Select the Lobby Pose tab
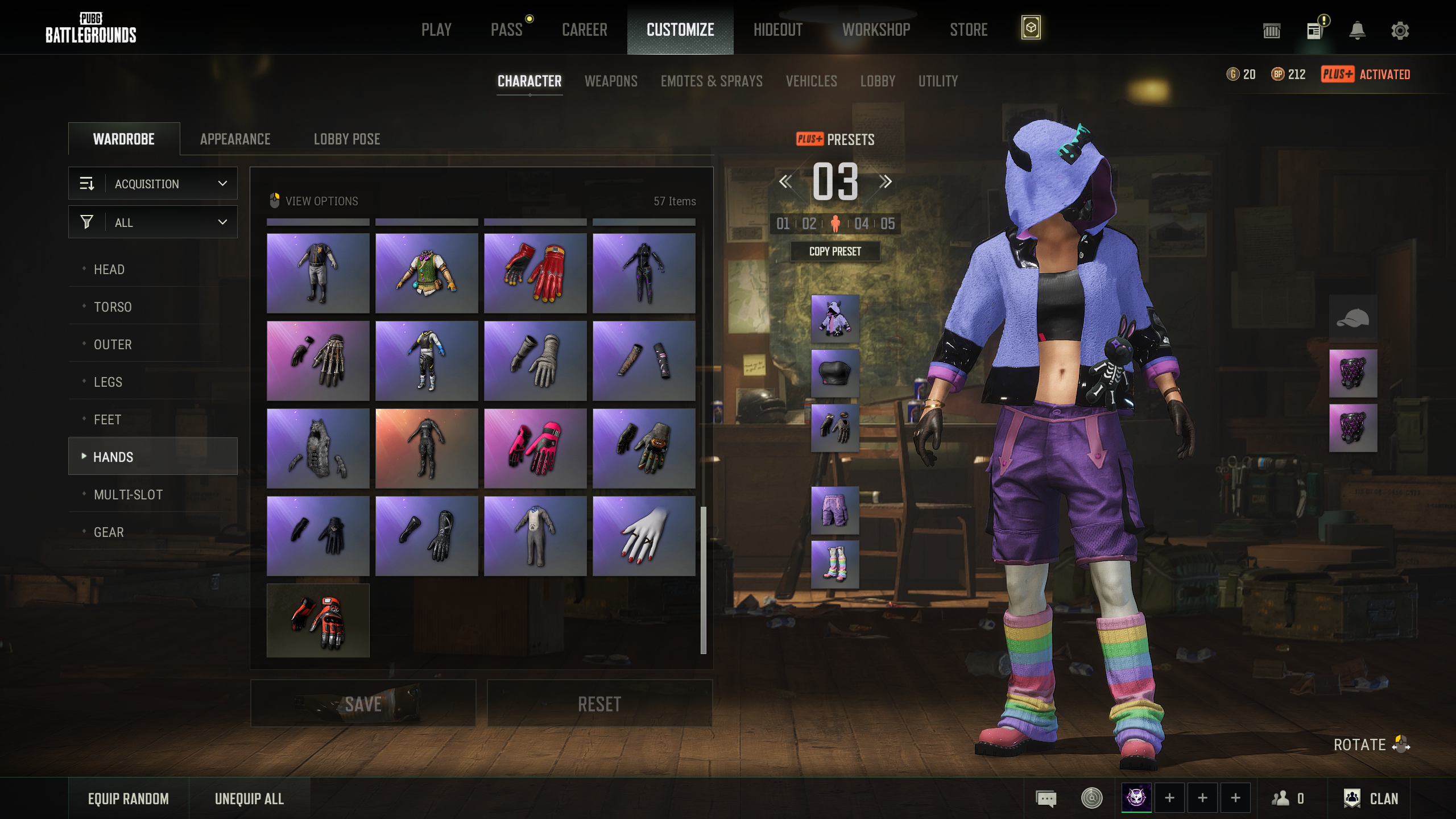Viewport: 1456px width, 819px height. (x=347, y=139)
